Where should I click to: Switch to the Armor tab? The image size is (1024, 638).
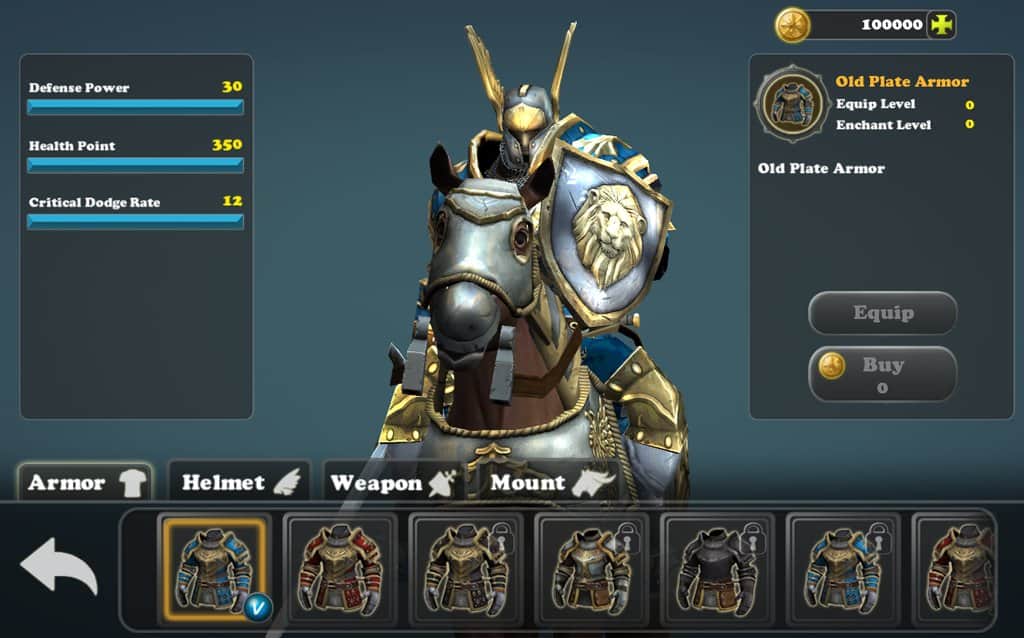point(85,483)
